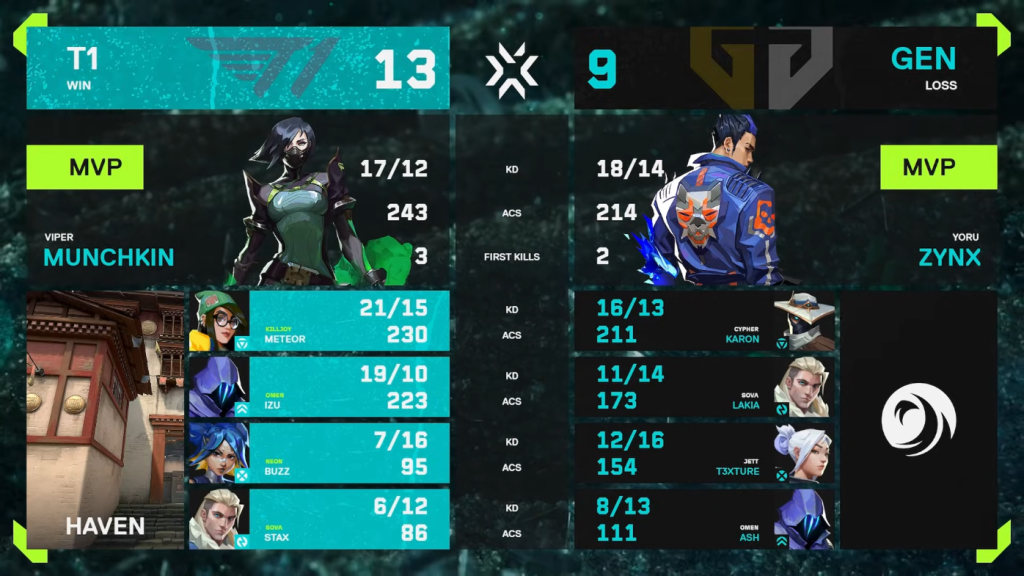The width and height of the screenshot is (1024, 576).
Task: Select Meteor's Killjoy player row
Action: click(x=320, y=321)
